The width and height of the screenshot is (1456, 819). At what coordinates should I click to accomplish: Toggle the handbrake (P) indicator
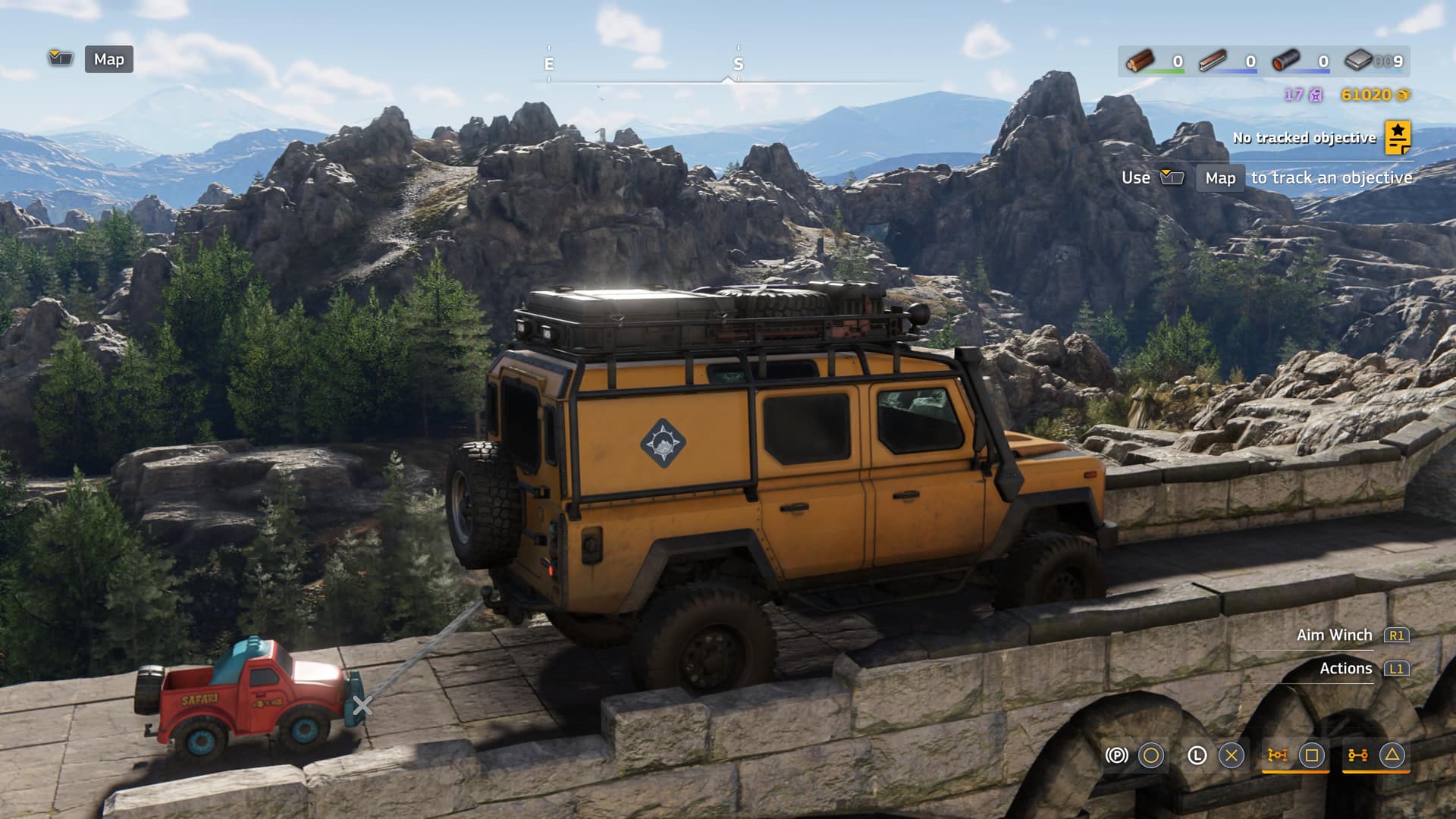click(1116, 755)
